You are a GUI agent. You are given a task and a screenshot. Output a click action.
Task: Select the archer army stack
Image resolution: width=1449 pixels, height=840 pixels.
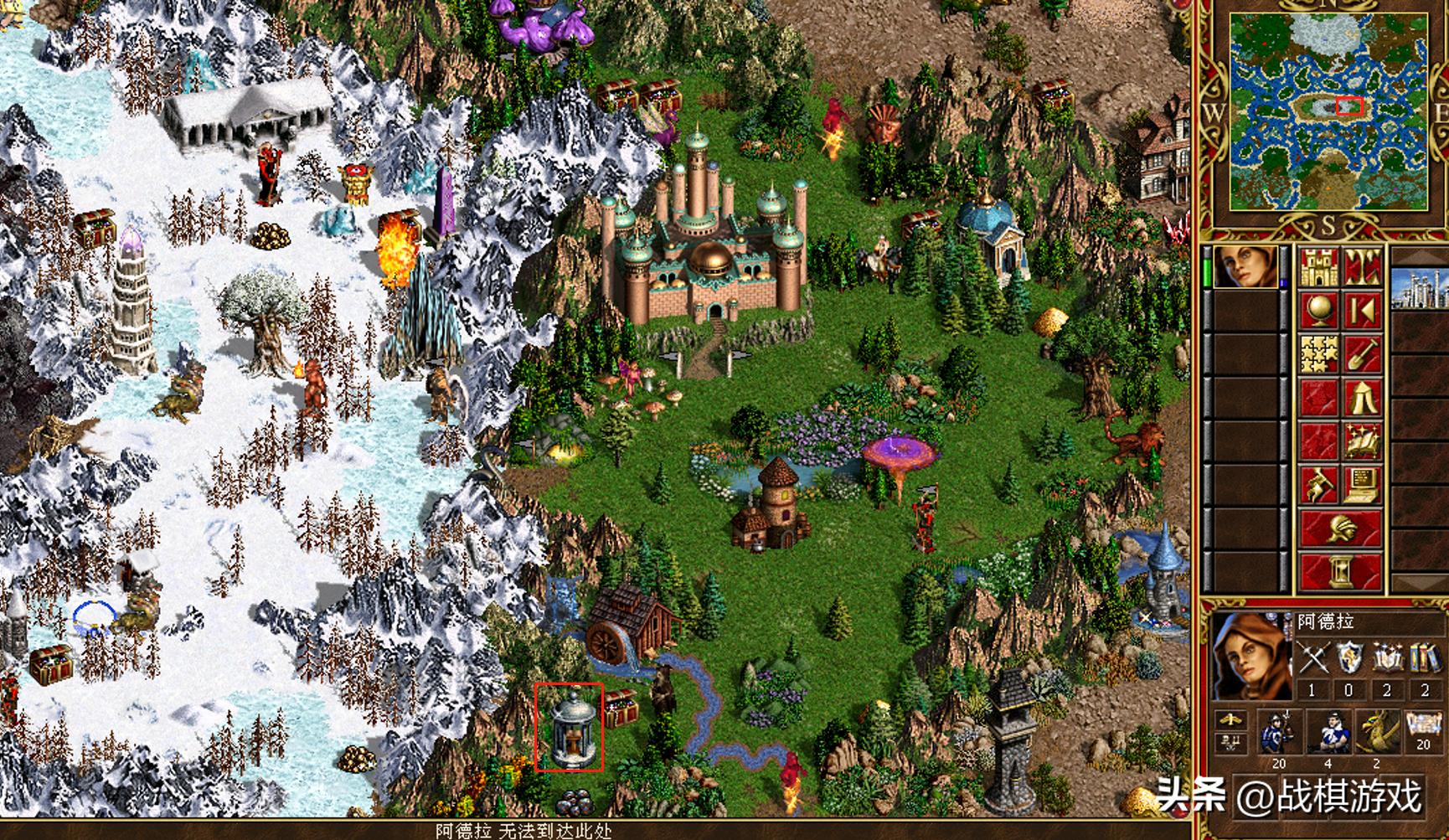[1328, 732]
